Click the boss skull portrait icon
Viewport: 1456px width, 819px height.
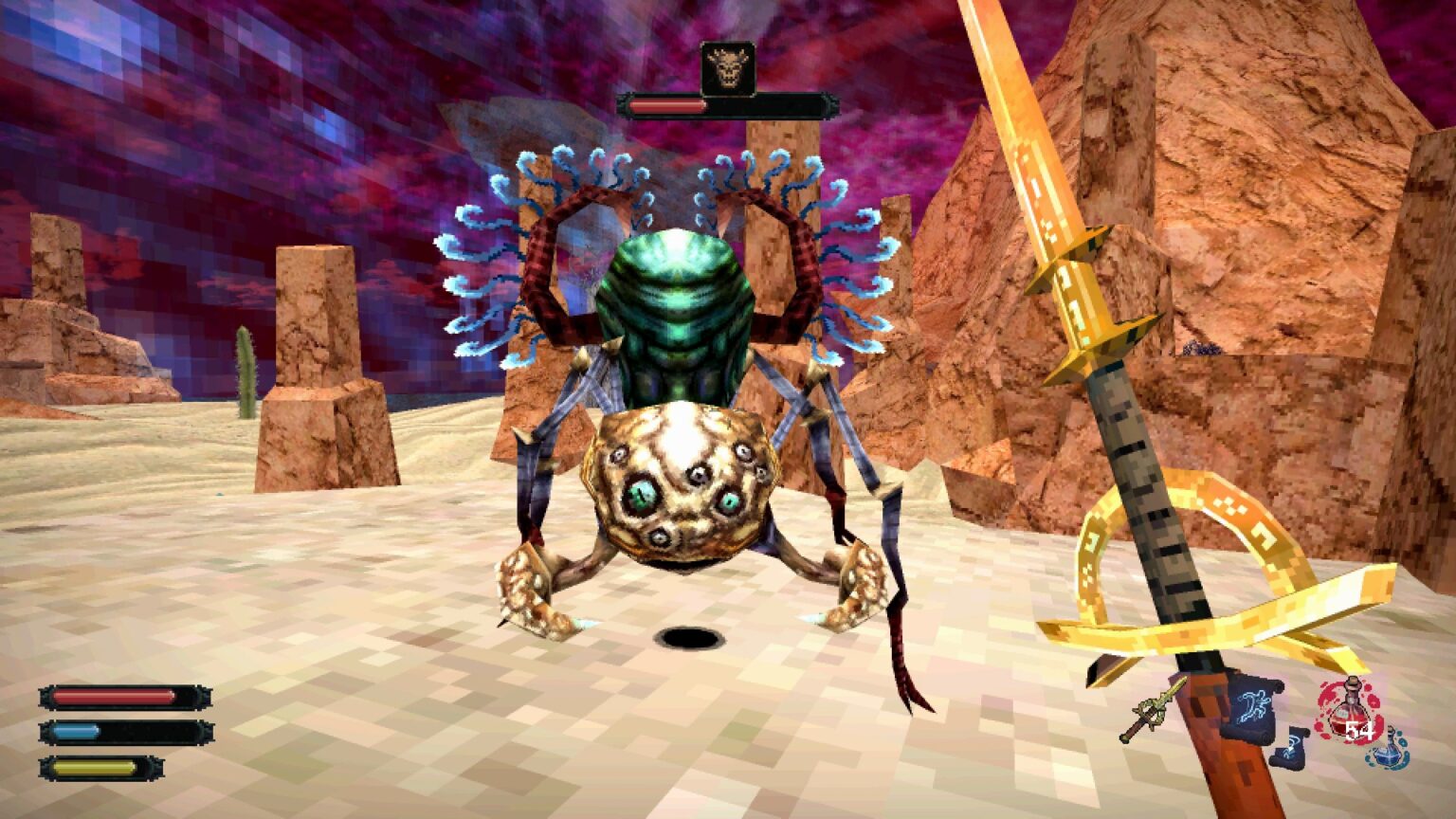click(x=728, y=69)
